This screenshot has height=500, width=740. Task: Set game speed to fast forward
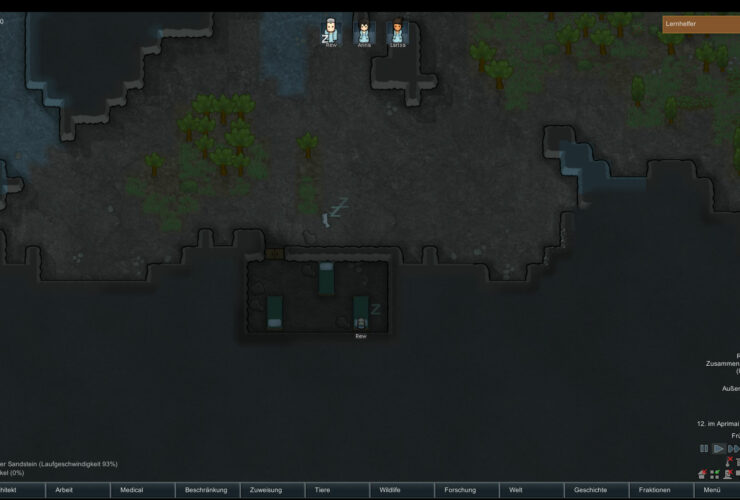[x=733, y=449]
